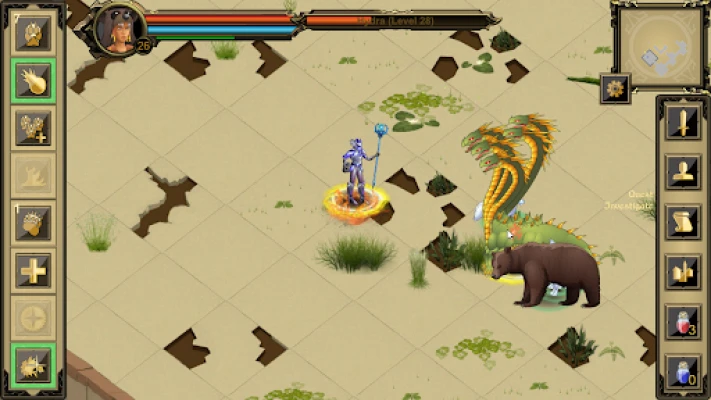This screenshot has width=711, height=400.
Task: Activate the paw print skill
Action: coord(33,32)
